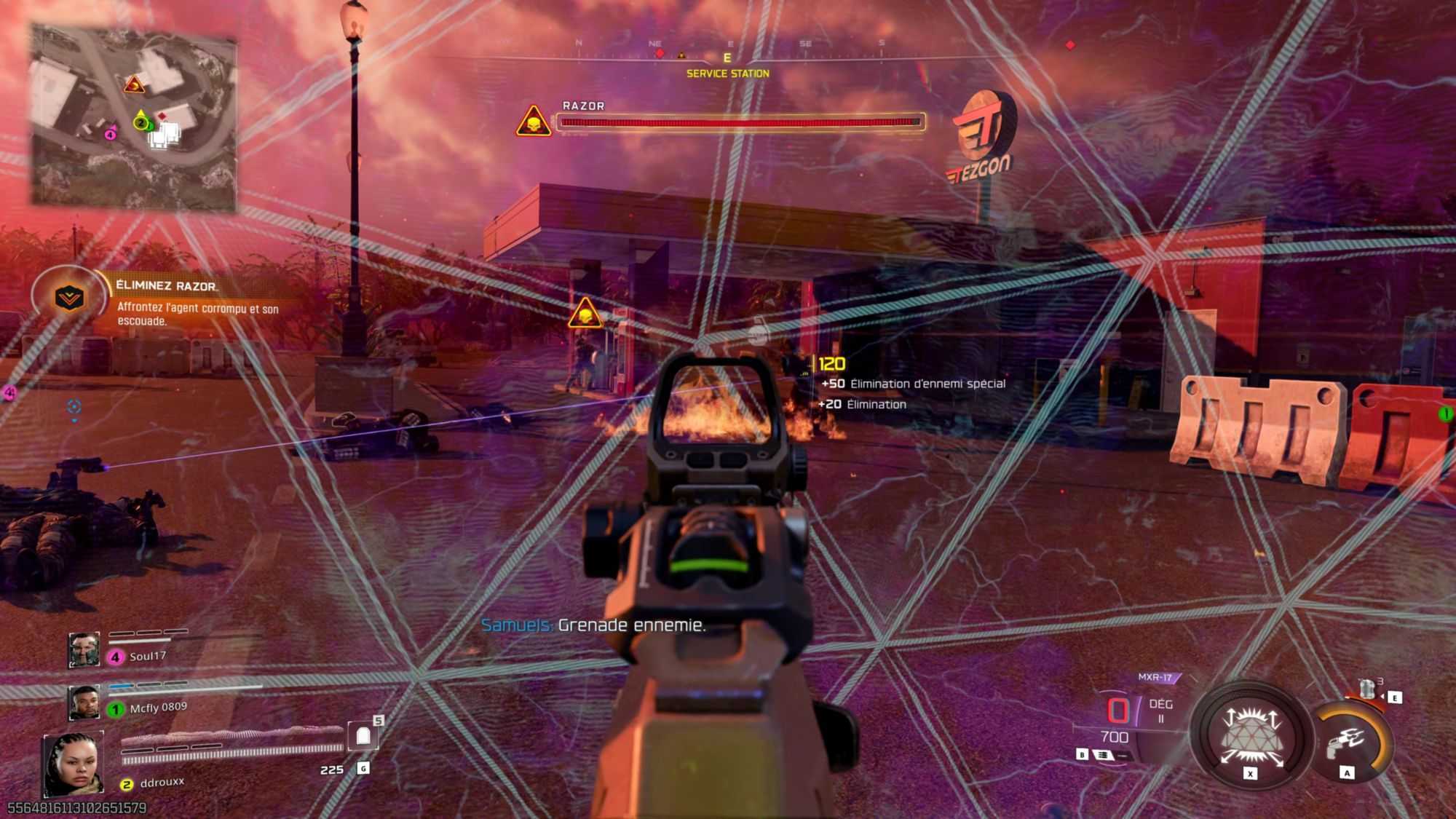
Task: Use the armor plate item icon
Action: (x=363, y=736)
